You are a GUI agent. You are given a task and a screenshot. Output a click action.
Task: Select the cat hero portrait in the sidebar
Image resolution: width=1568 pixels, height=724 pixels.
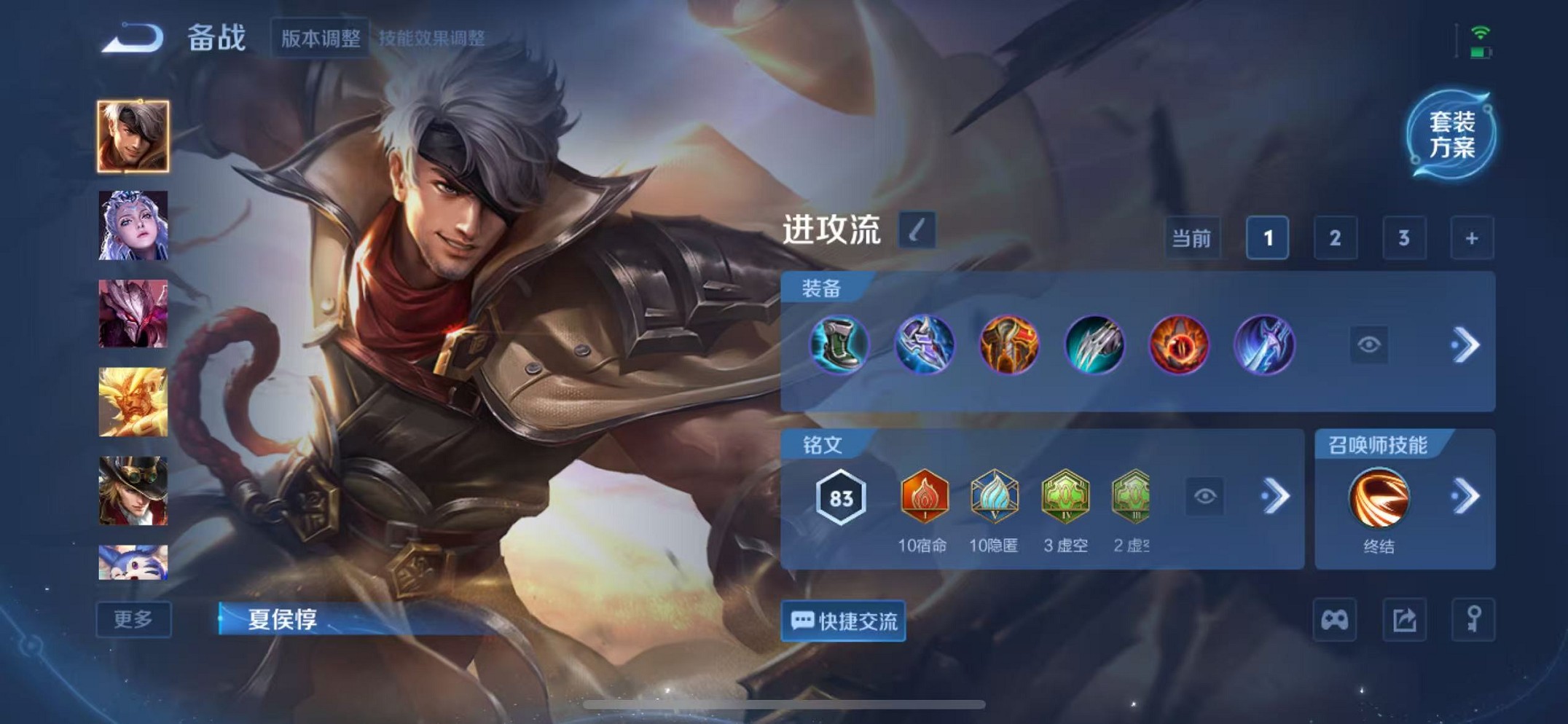134,561
